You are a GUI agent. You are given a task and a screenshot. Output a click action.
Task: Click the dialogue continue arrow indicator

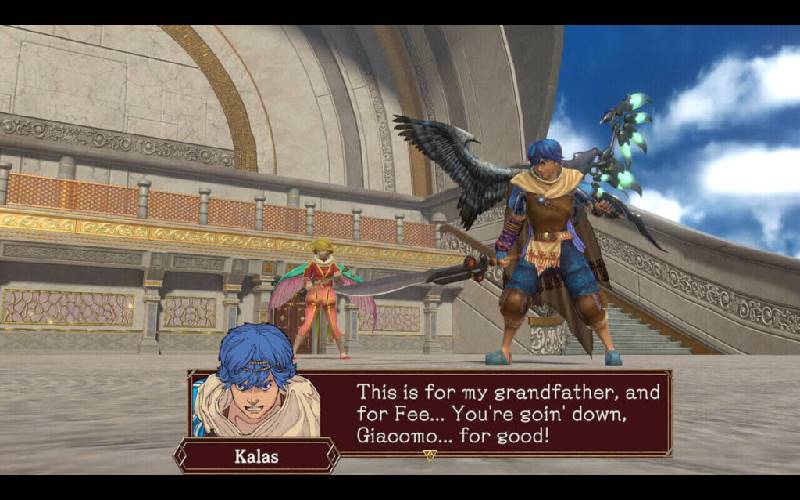[430, 455]
